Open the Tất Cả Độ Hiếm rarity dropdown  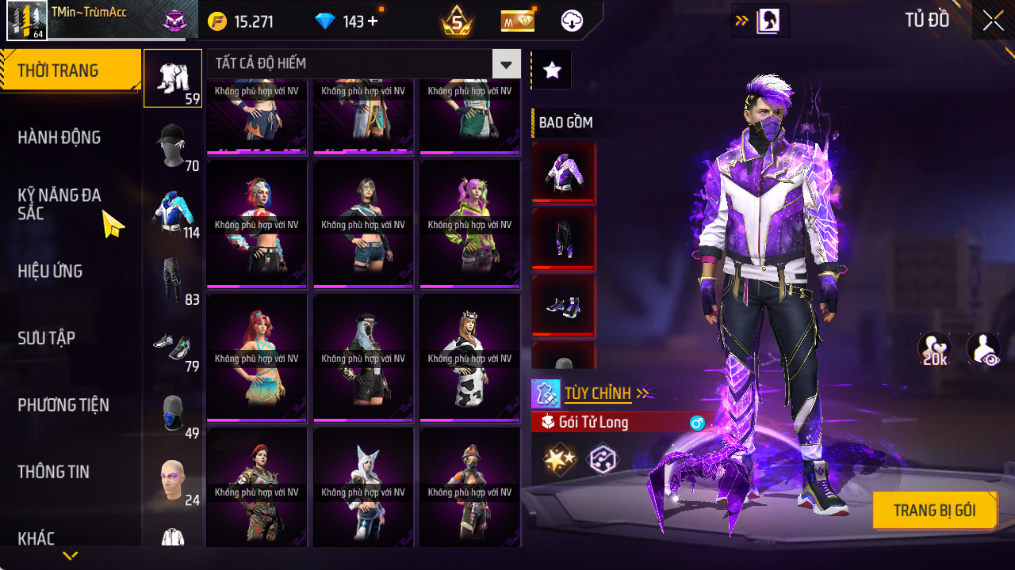coord(506,65)
